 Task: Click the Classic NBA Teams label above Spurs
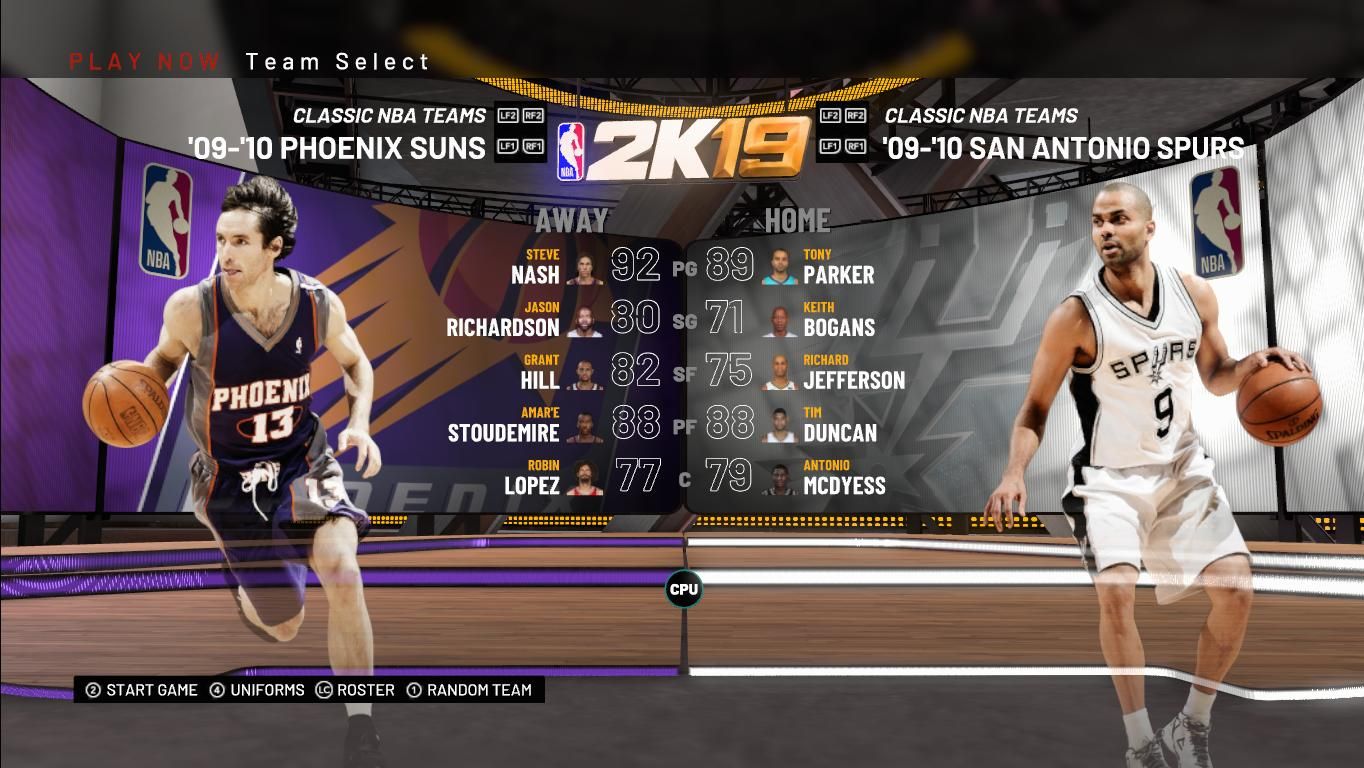point(981,116)
